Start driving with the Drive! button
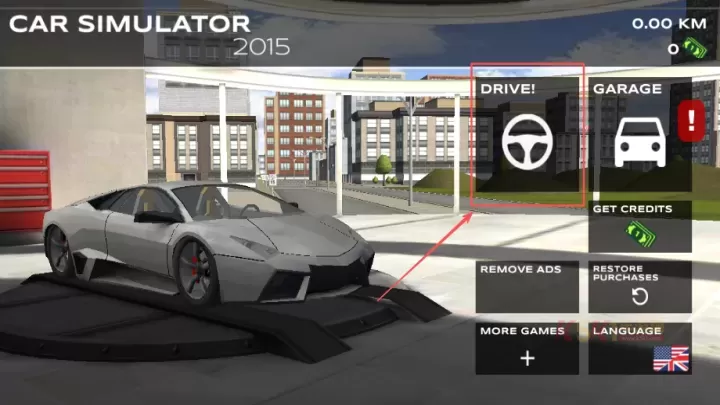This screenshot has width=720, height=405. 527,135
